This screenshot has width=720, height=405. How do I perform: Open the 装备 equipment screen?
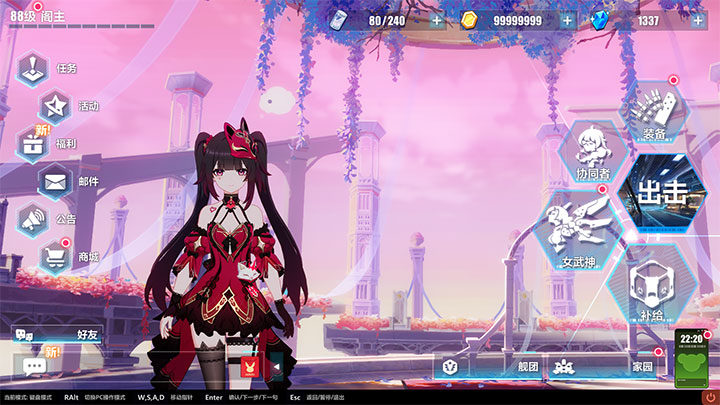point(655,110)
